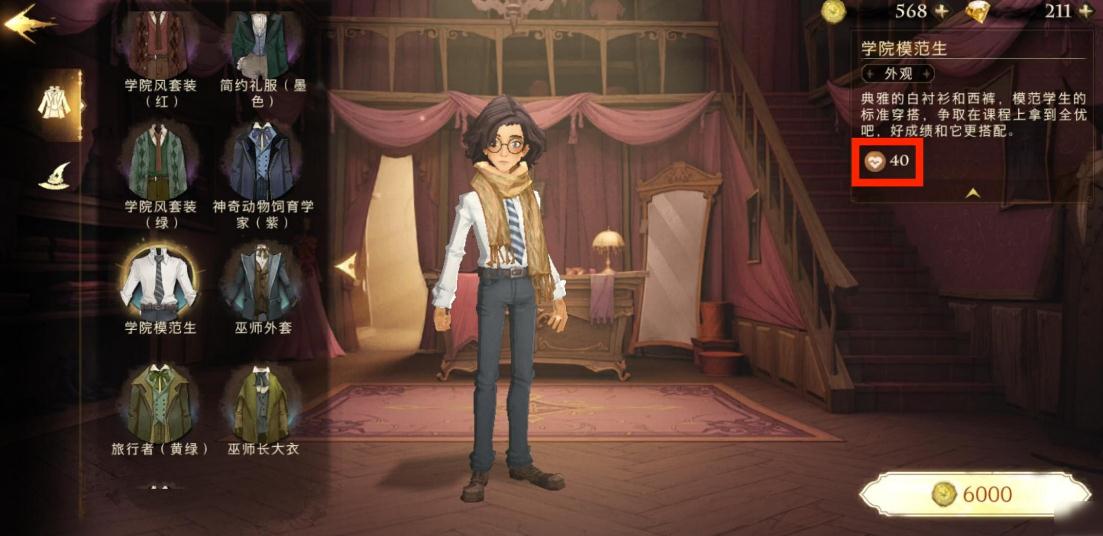Switch to the wizard hat tab
Image resolution: width=1103 pixels, height=536 pixels.
pyautogui.click(x=54, y=177)
